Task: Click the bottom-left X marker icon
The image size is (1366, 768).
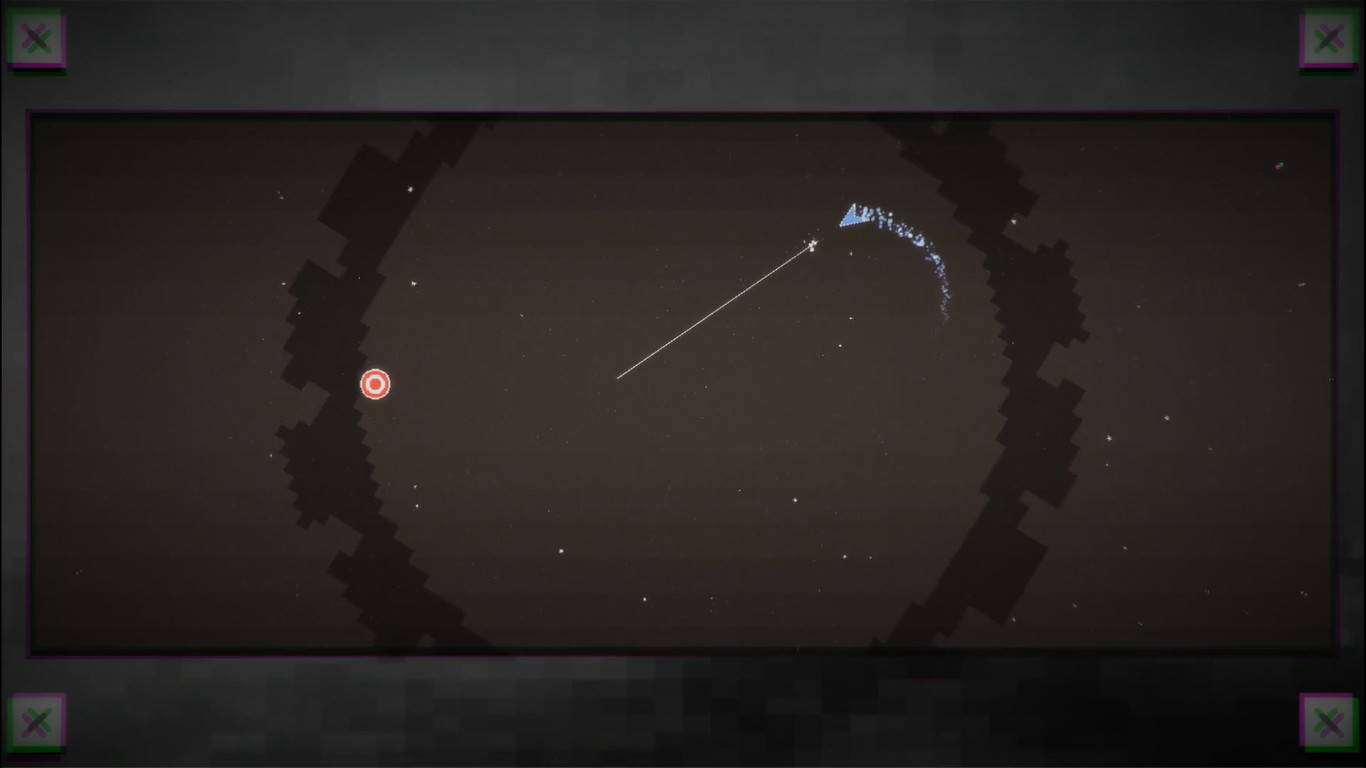Action: (37, 722)
